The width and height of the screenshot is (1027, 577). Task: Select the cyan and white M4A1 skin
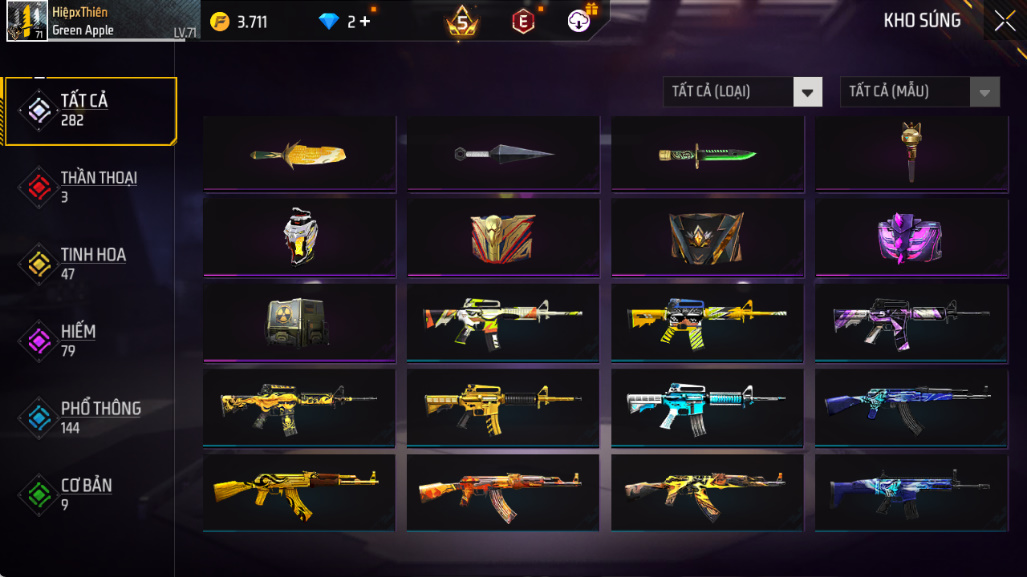pos(707,407)
